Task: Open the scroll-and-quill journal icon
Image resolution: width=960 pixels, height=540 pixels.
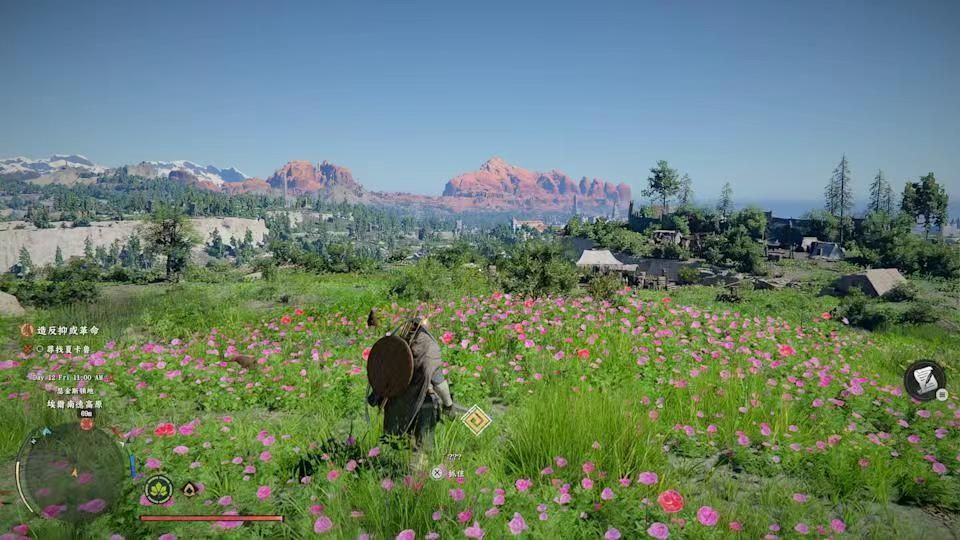Action: [925, 380]
